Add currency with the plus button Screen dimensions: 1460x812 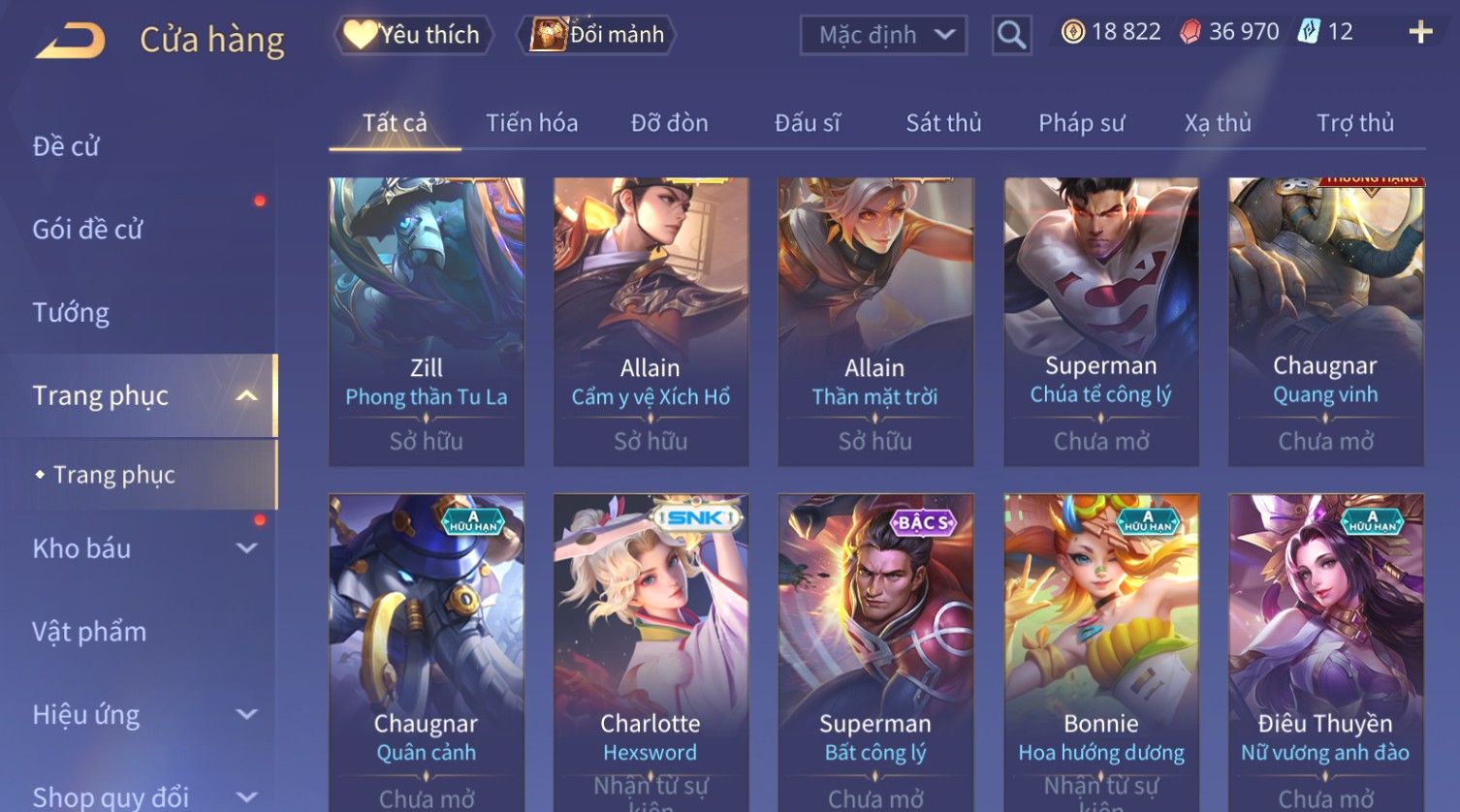coord(1420,32)
